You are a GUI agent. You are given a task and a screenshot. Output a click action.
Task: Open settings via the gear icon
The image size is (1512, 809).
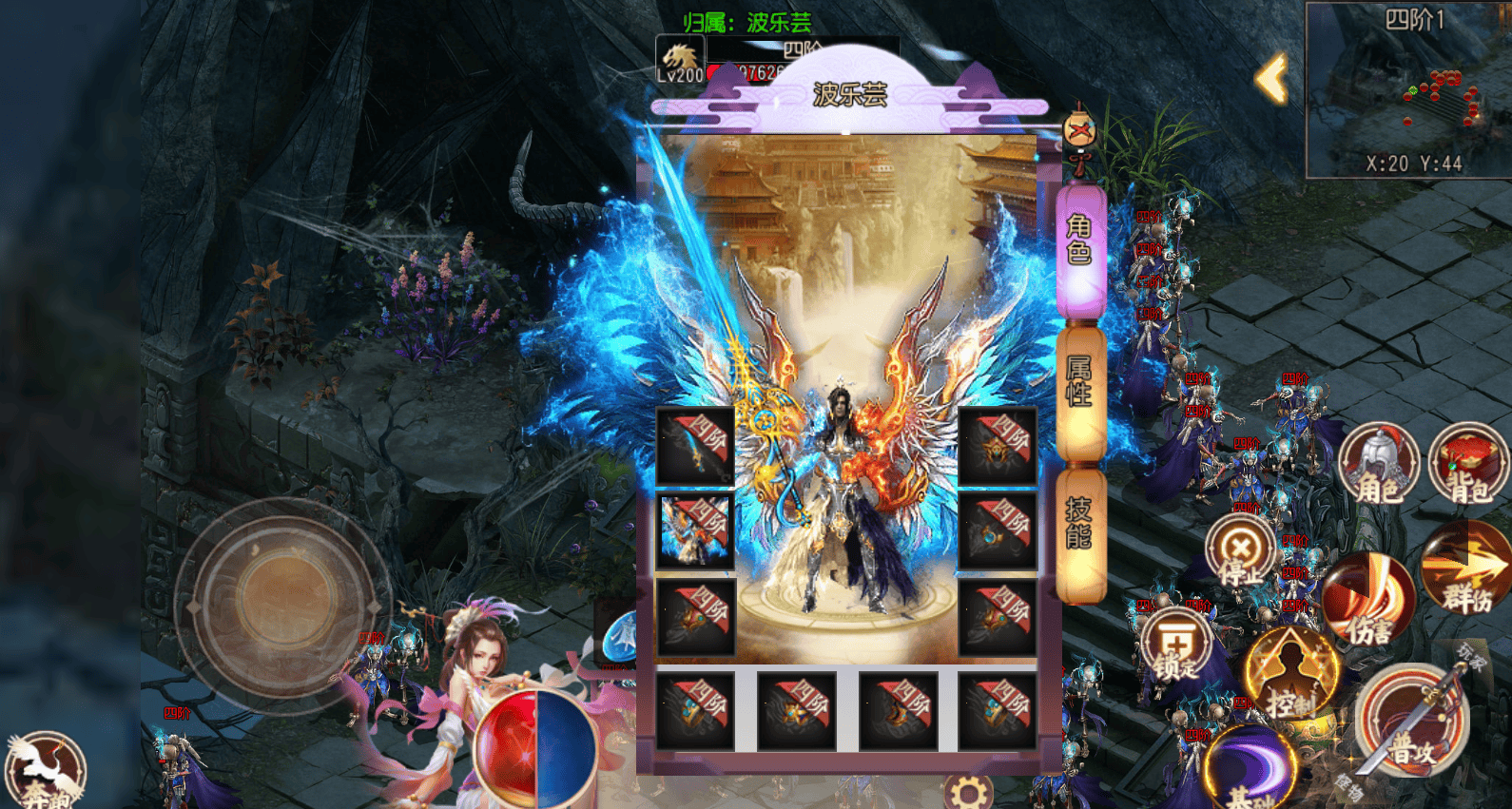(x=968, y=792)
